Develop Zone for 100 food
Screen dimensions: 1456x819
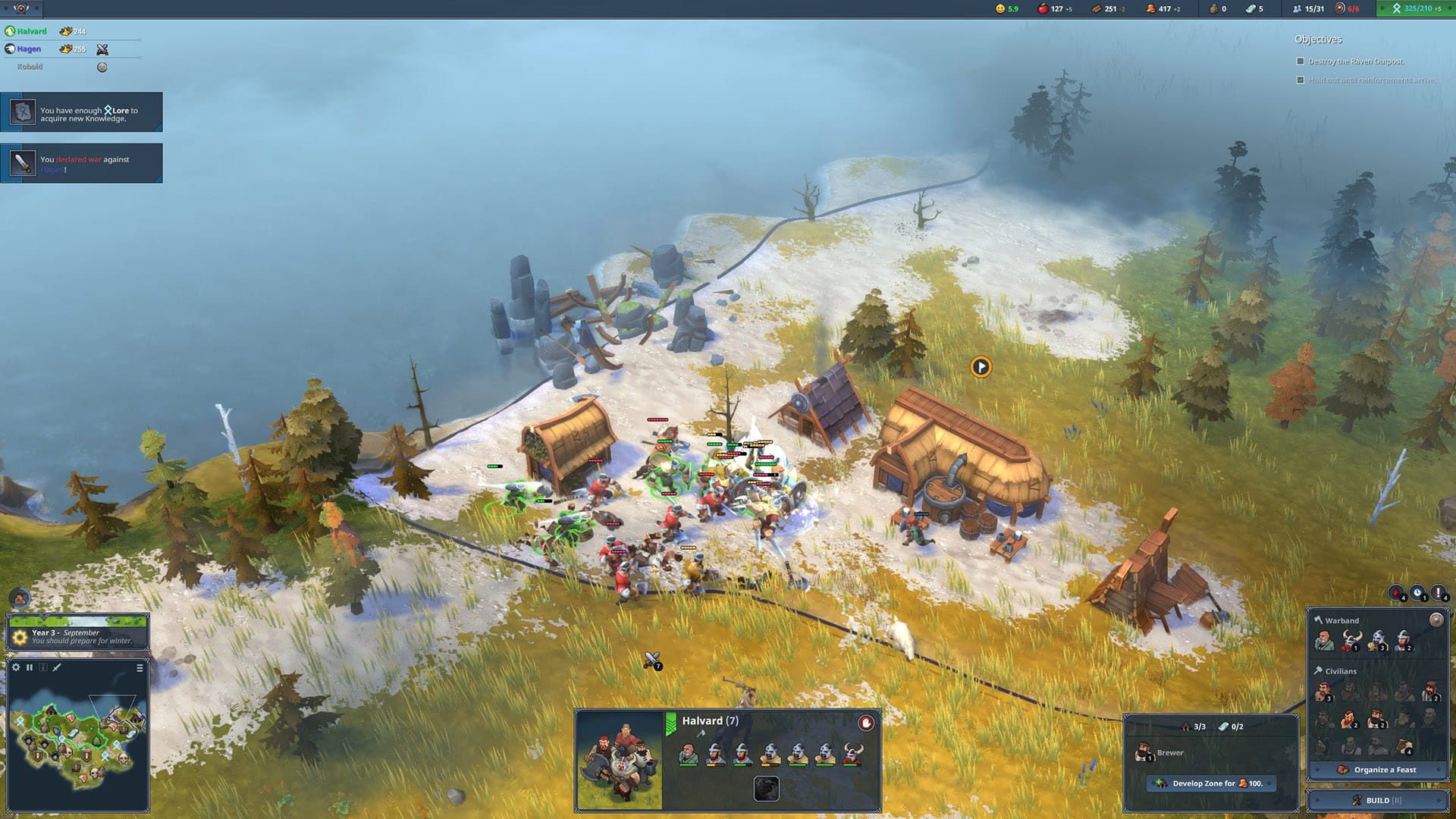pyautogui.click(x=1211, y=783)
